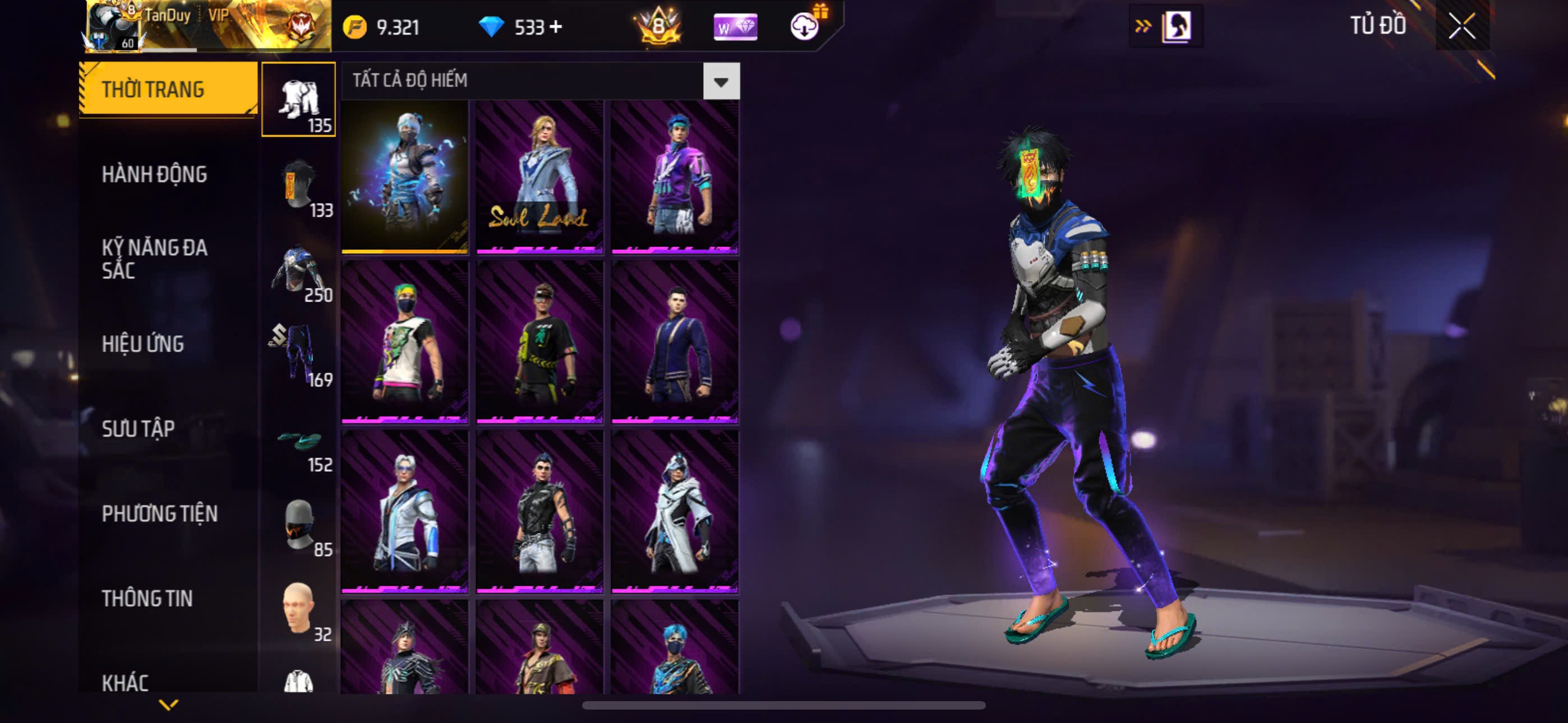Go to the Sưu Tập tab
1568x723 pixels.
click(x=138, y=429)
